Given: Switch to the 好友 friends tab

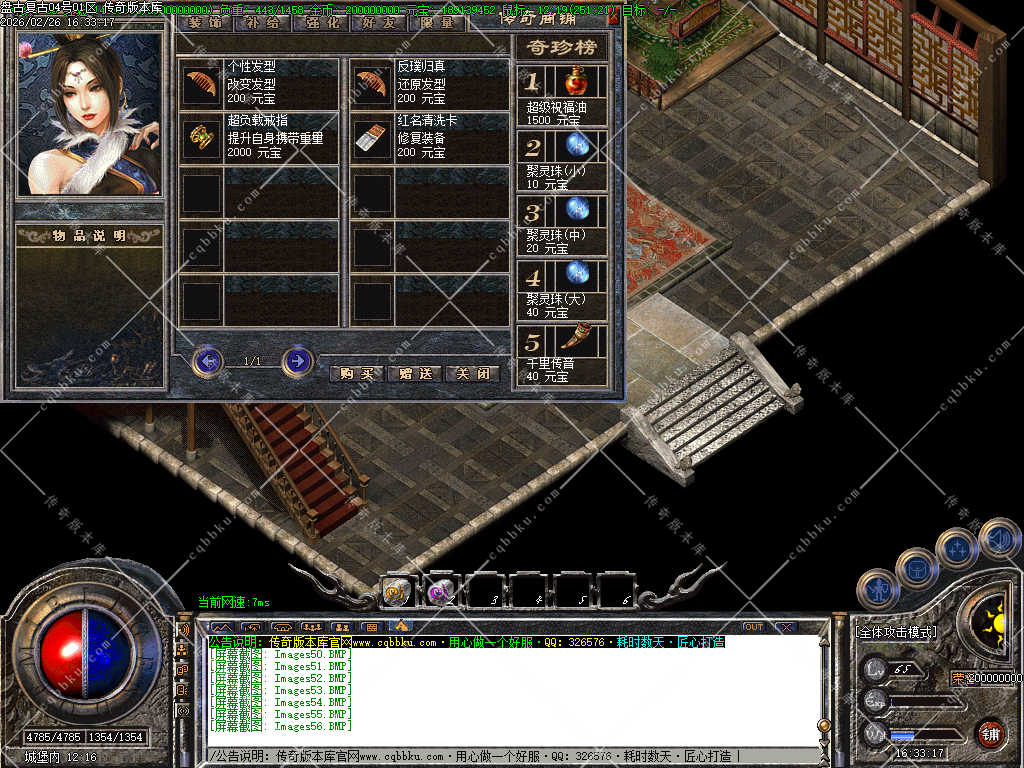Looking at the screenshot, I should coord(379,21).
